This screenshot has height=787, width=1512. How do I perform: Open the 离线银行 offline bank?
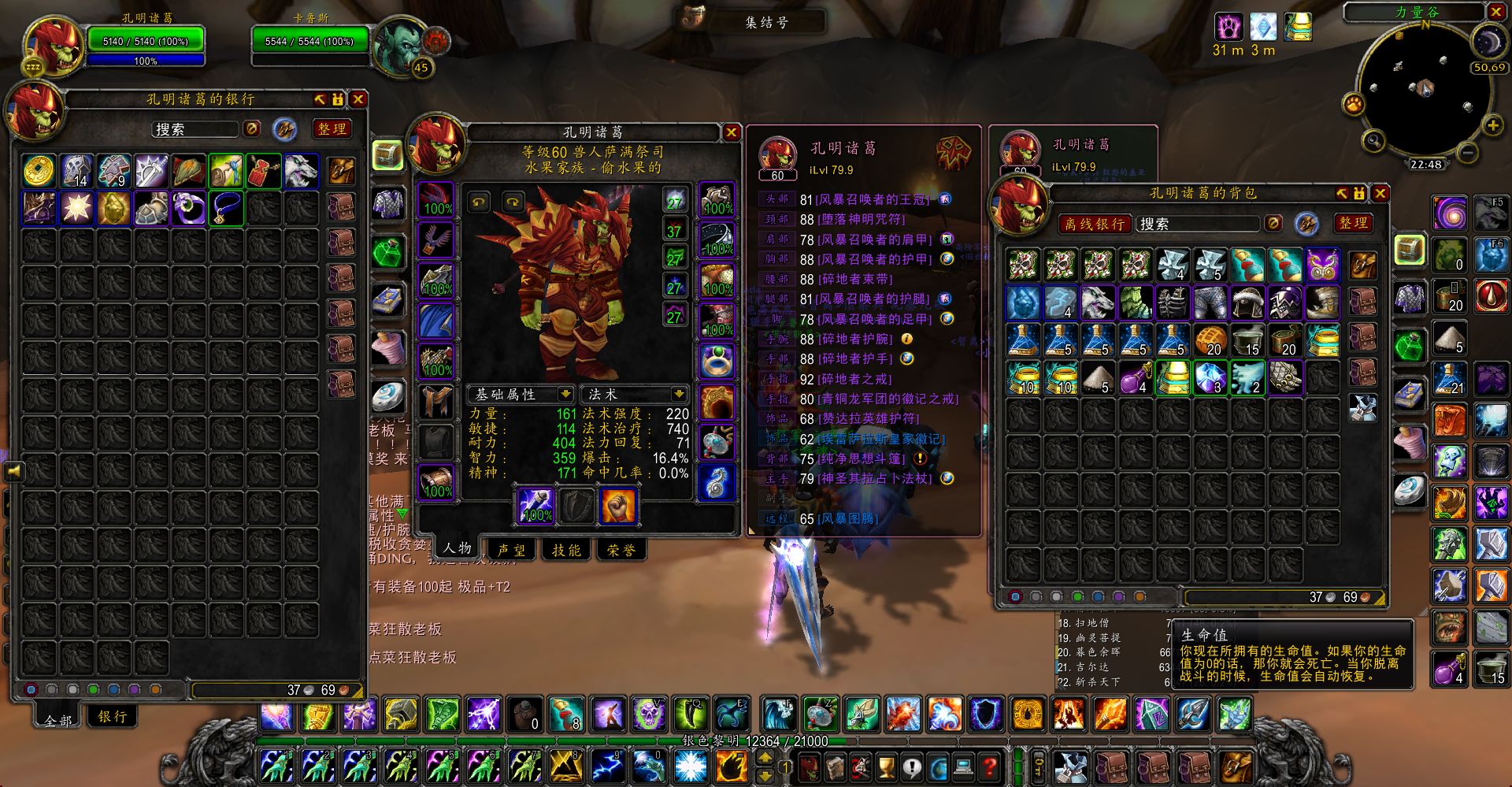coord(1095,225)
